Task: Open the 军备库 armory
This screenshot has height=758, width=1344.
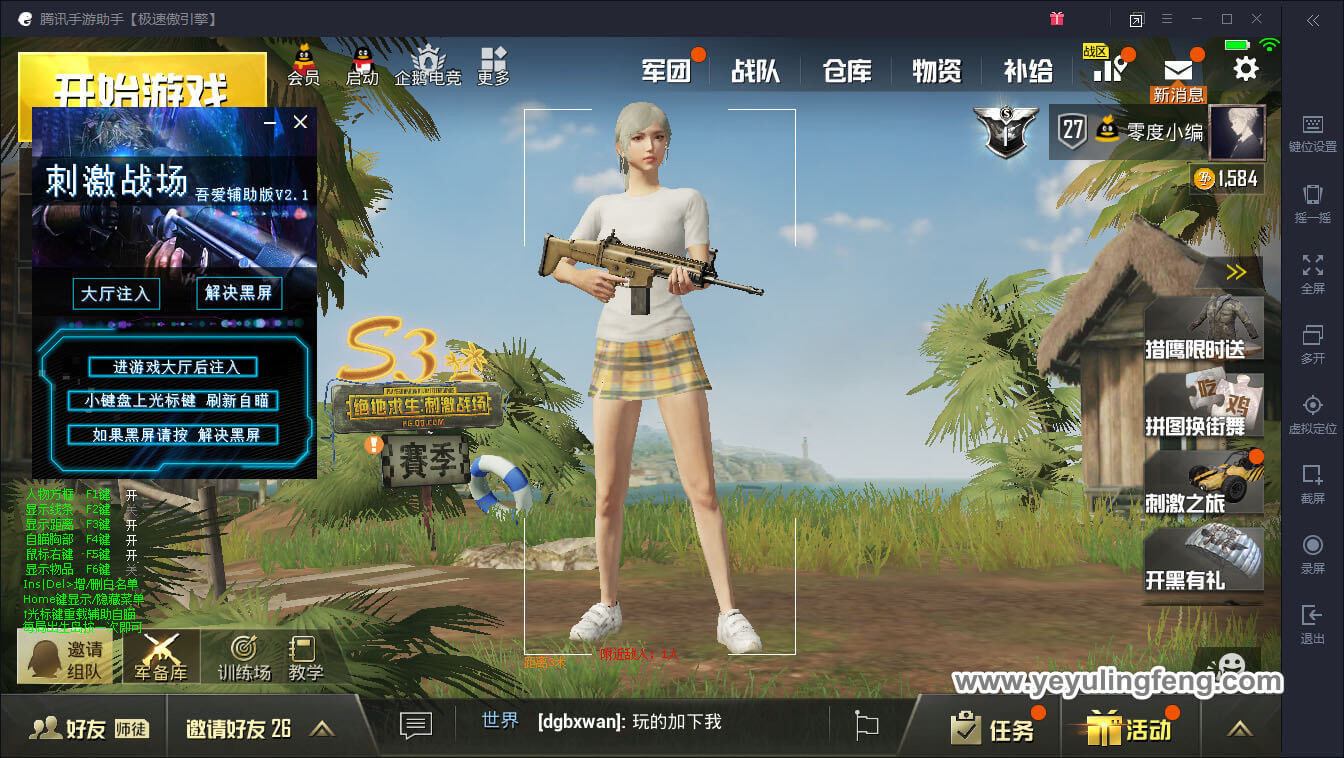Action: tap(161, 657)
